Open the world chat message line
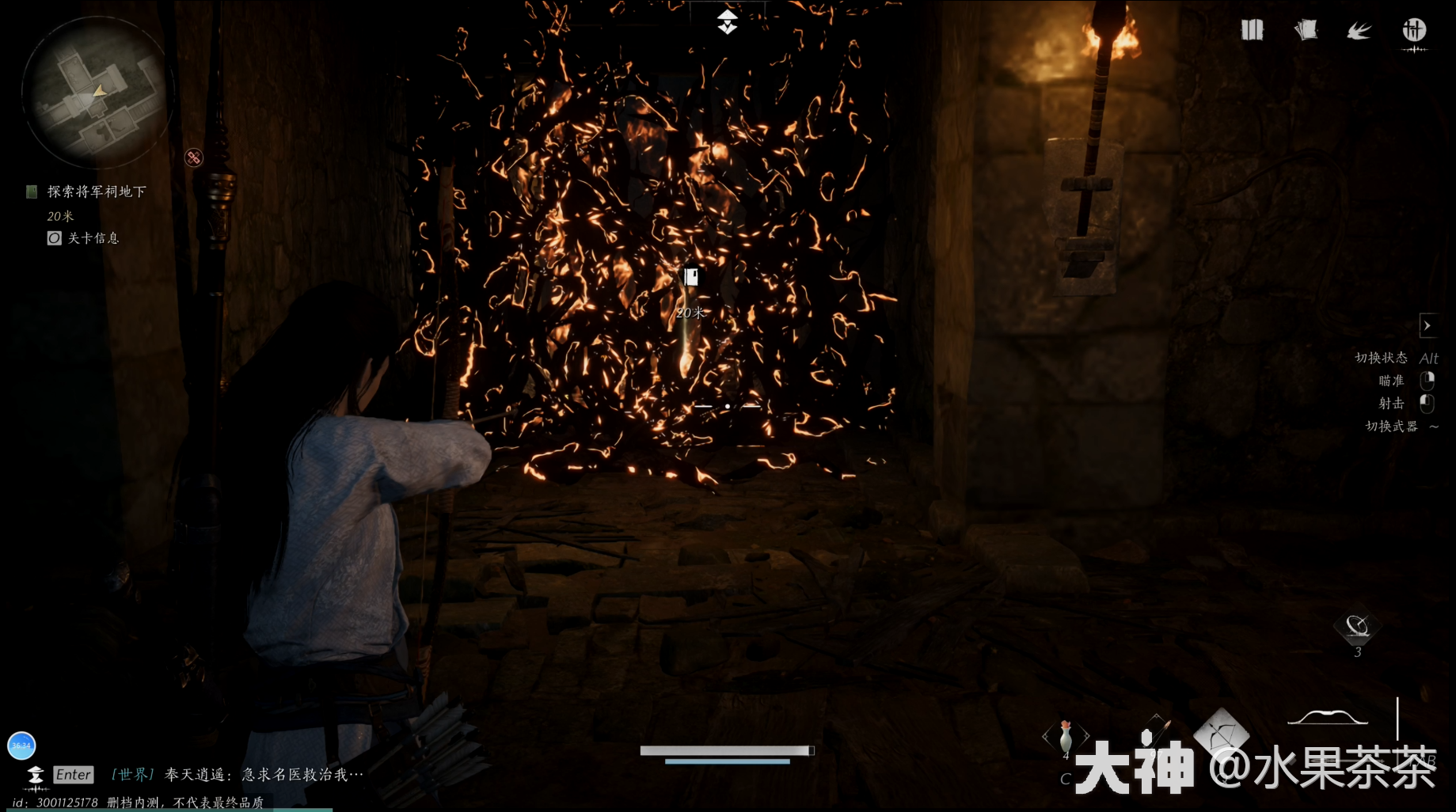This screenshot has height=812, width=1456. point(238,775)
